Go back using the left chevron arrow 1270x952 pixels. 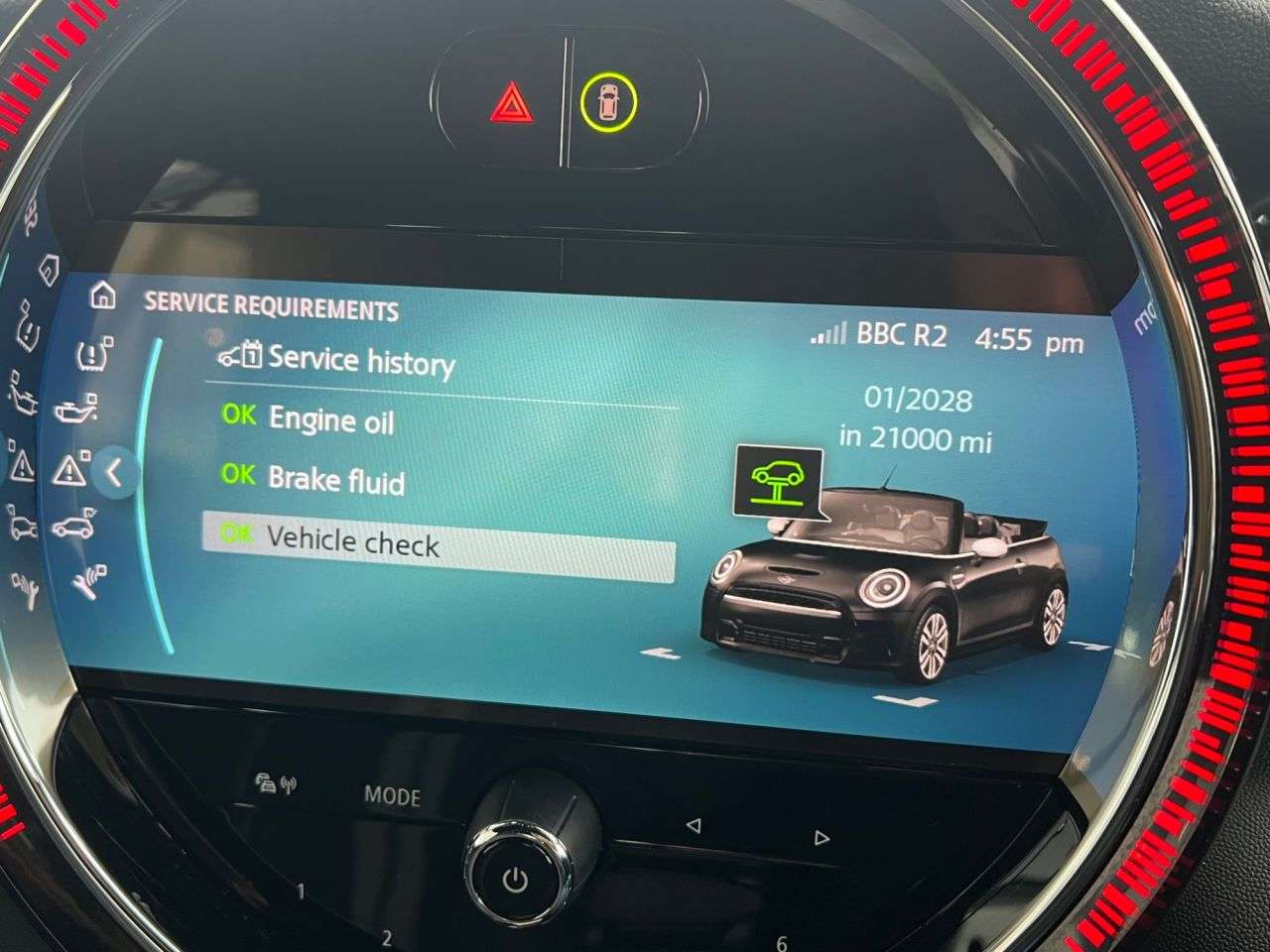[114, 473]
